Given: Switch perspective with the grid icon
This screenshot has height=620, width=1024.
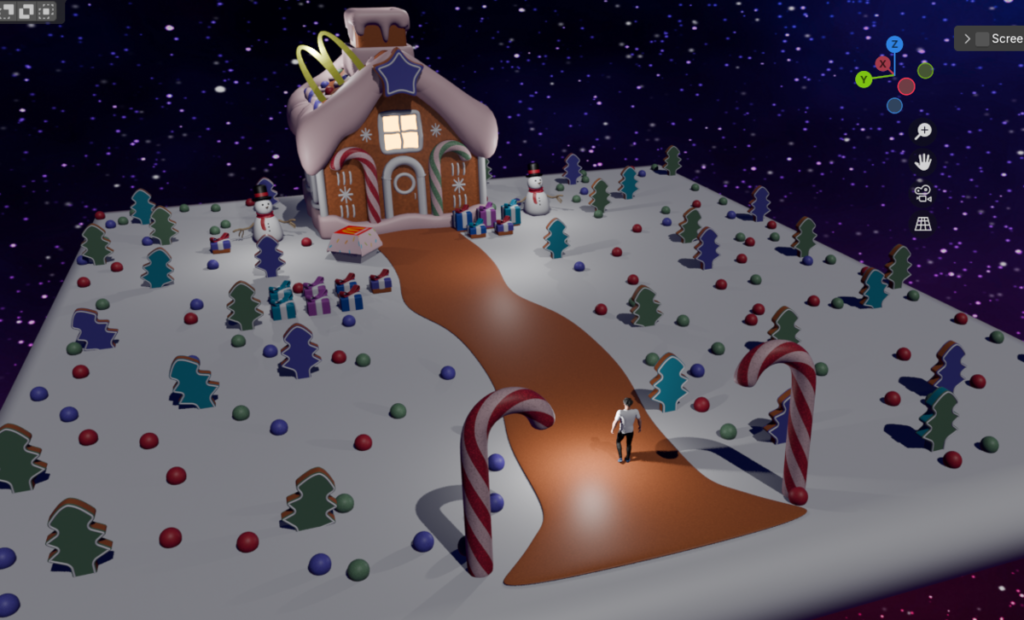Looking at the screenshot, I should (922, 223).
